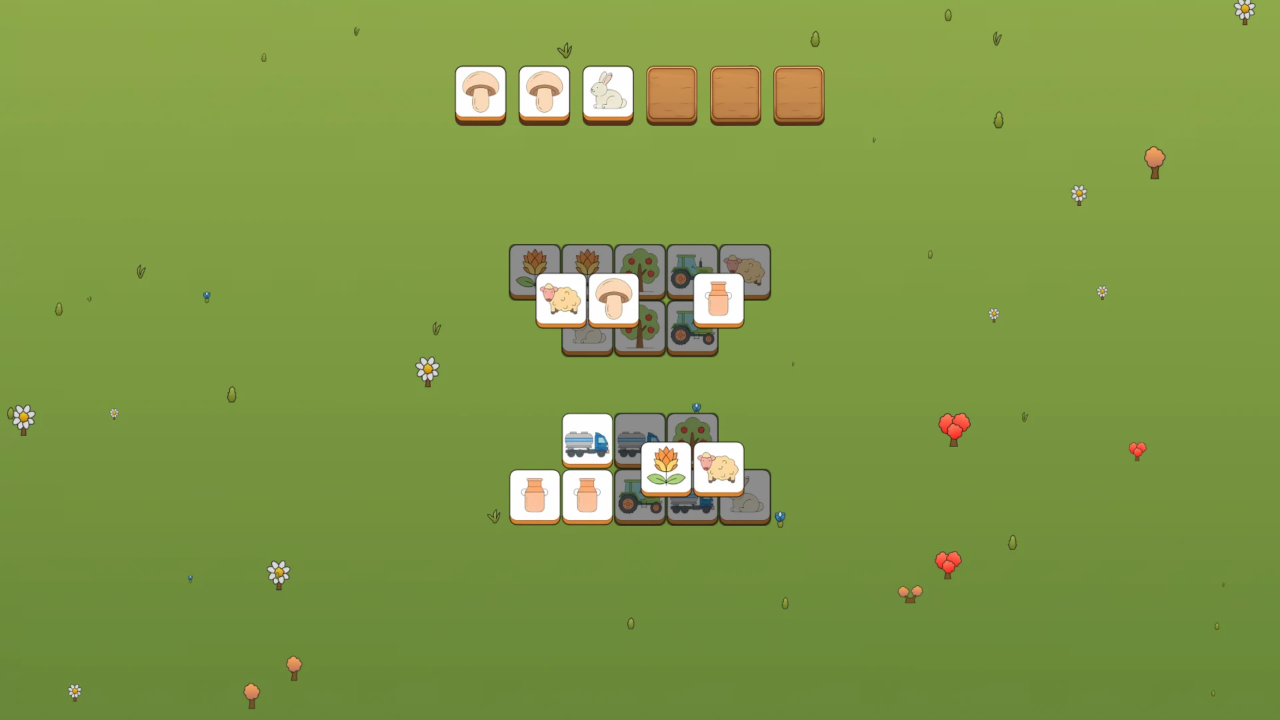Viewport: 1280px width, 720px height.
Task: Select the leftmost milk can tile
Action: coord(535,496)
